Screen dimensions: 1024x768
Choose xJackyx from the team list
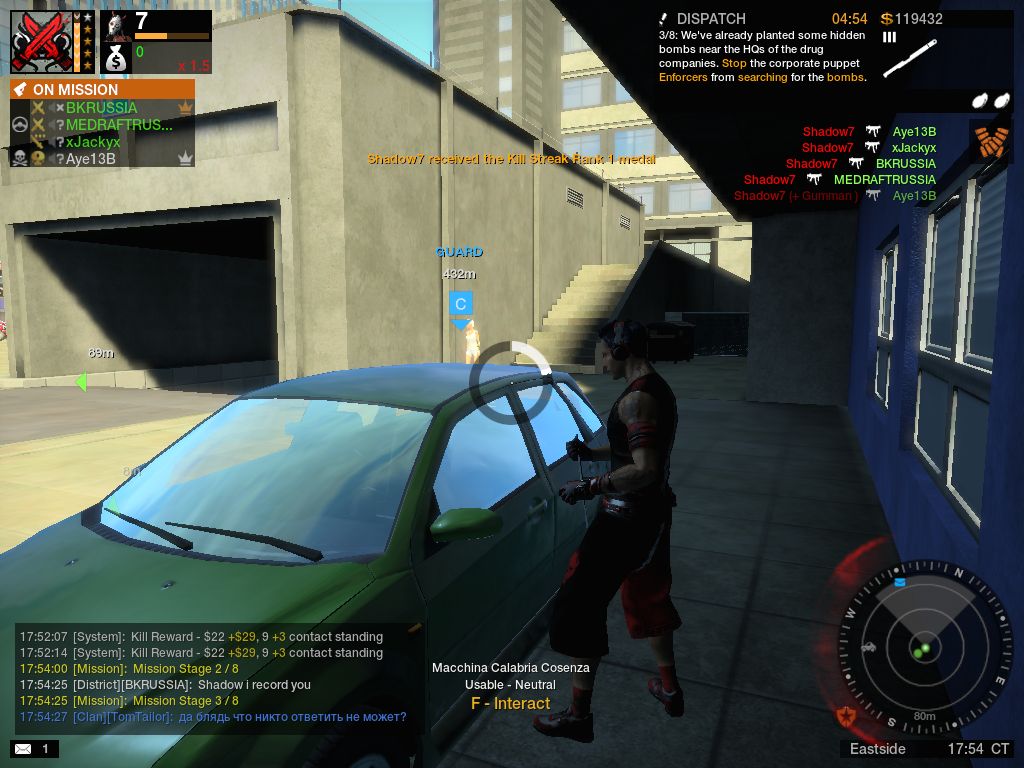tap(93, 142)
